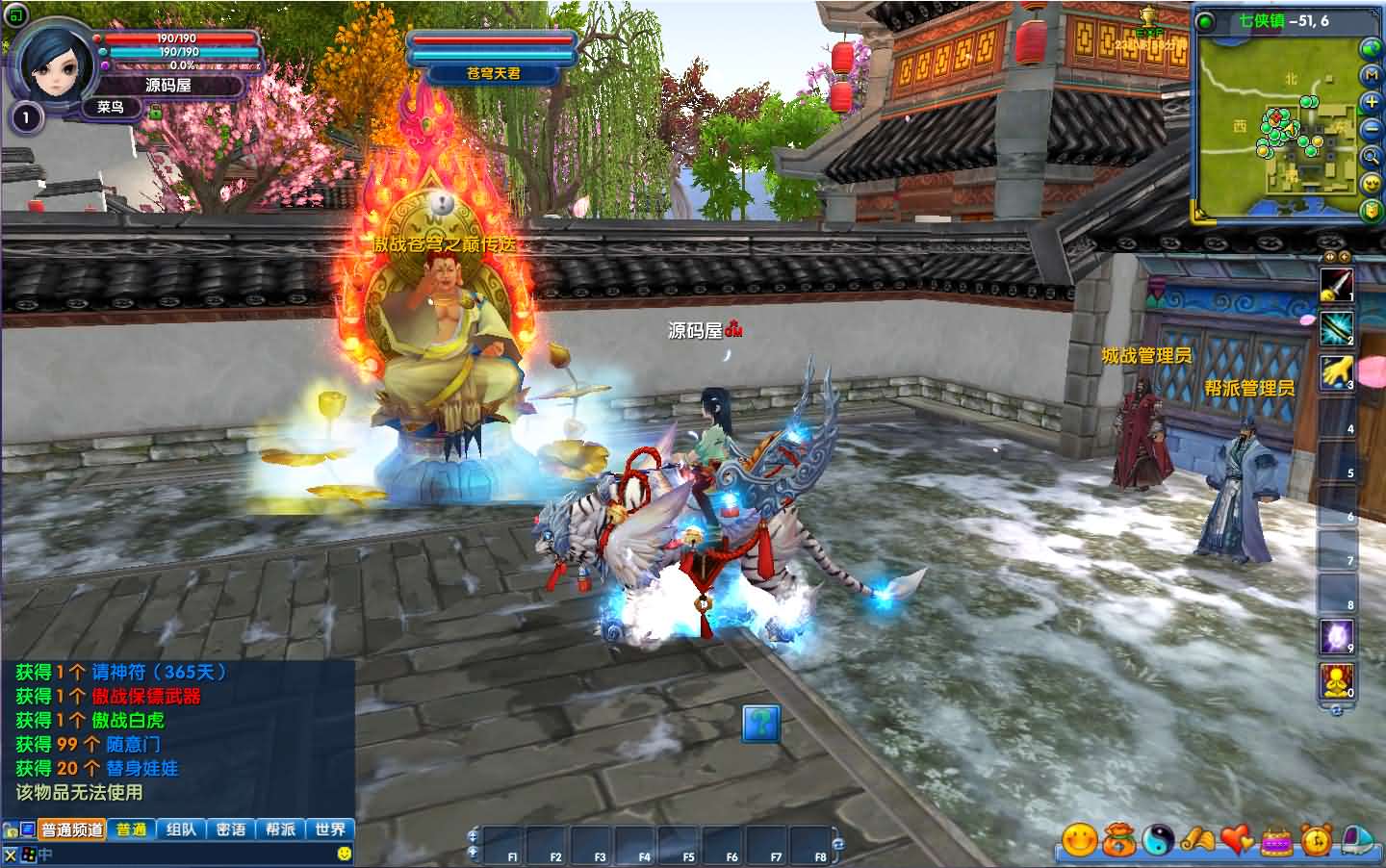
Task: Open the map with the M button
Action: click(1371, 74)
